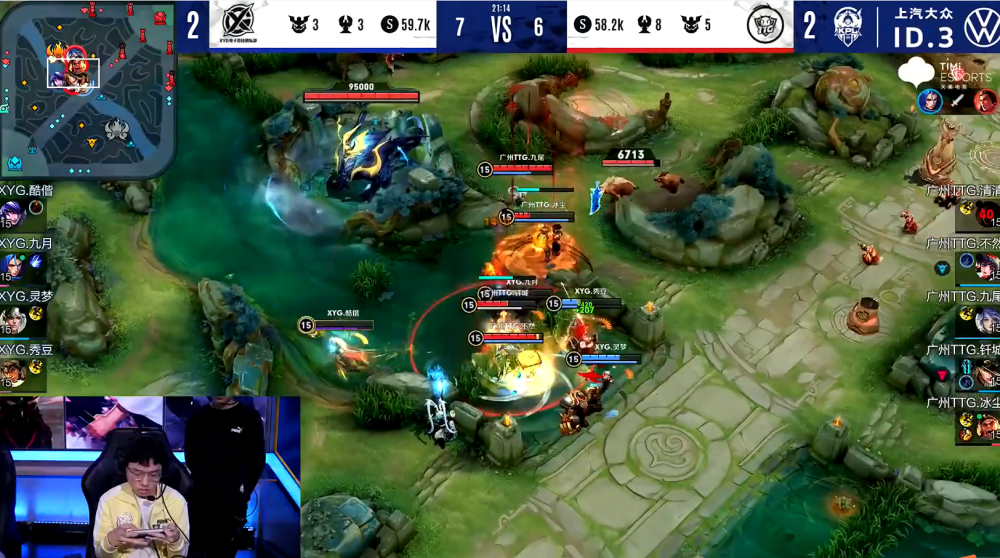The width and height of the screenshot is (1000, 558).
Task: Select XYG.酷偕 player portrait
Action: tap(12, 214)
